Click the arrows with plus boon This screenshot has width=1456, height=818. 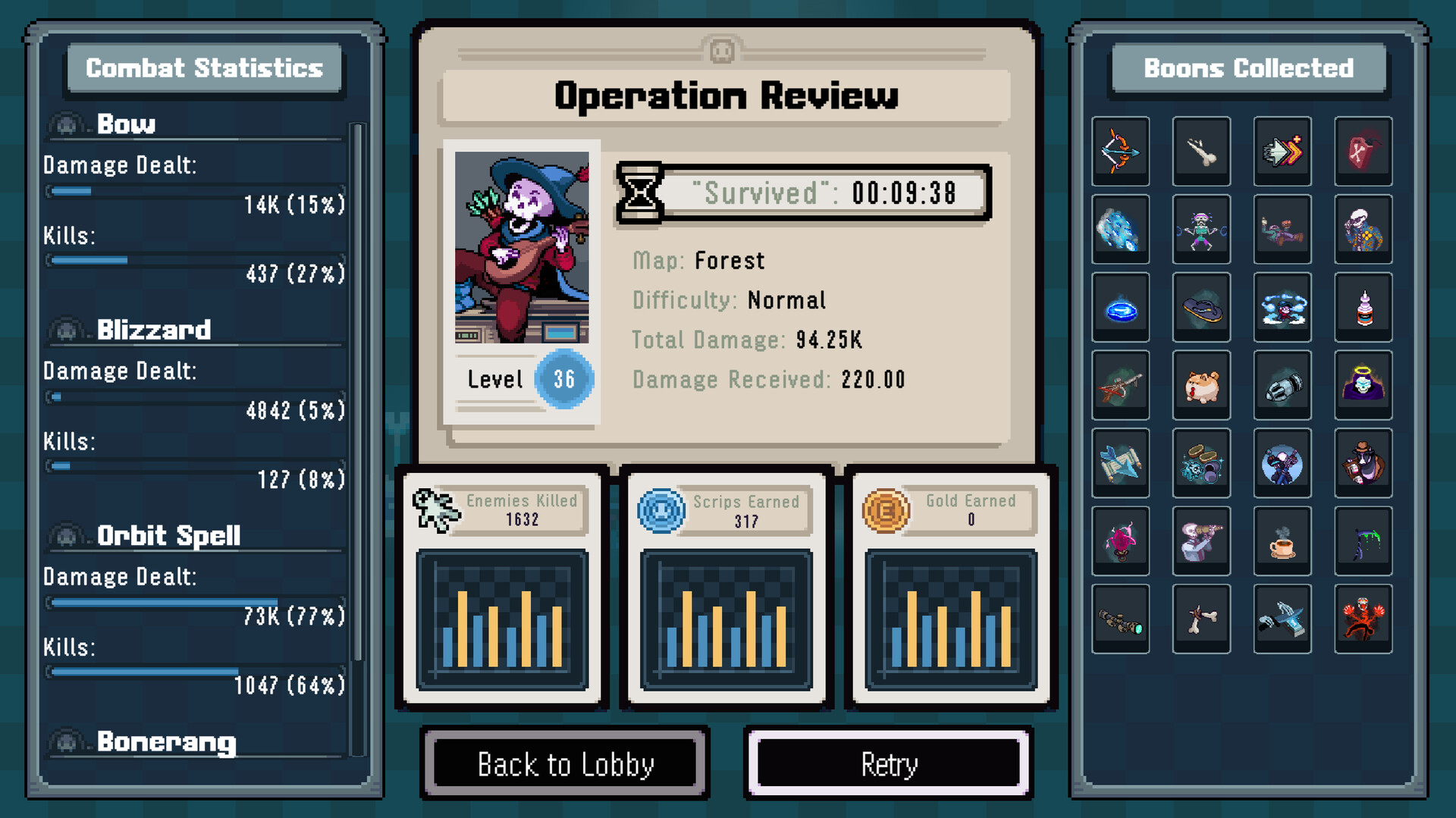pos(1282,151)
